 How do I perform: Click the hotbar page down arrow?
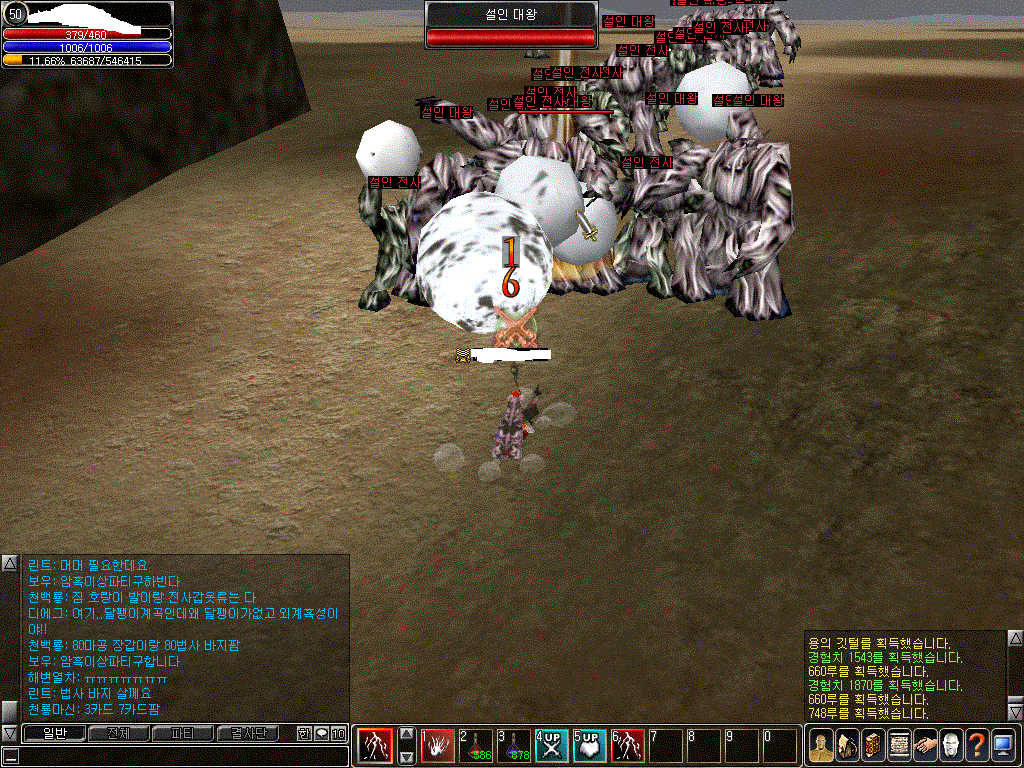click(x=406, y=757)
